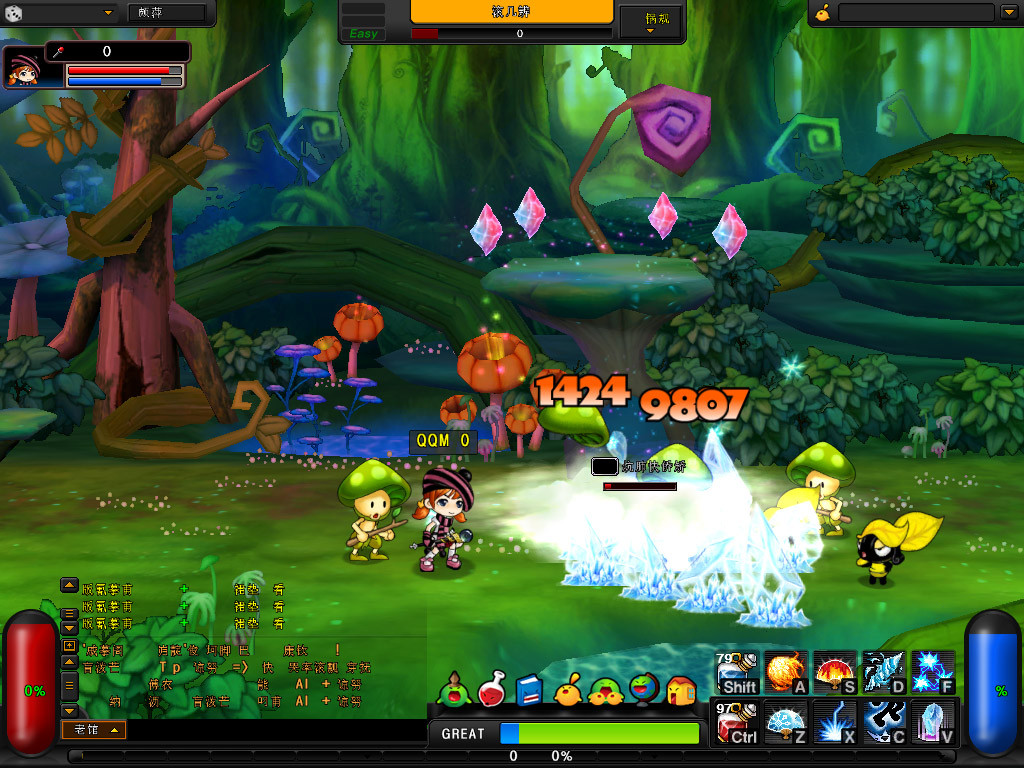Click the red potion flask menu icon
1024x768 pixels.
(x=492, y=689)
